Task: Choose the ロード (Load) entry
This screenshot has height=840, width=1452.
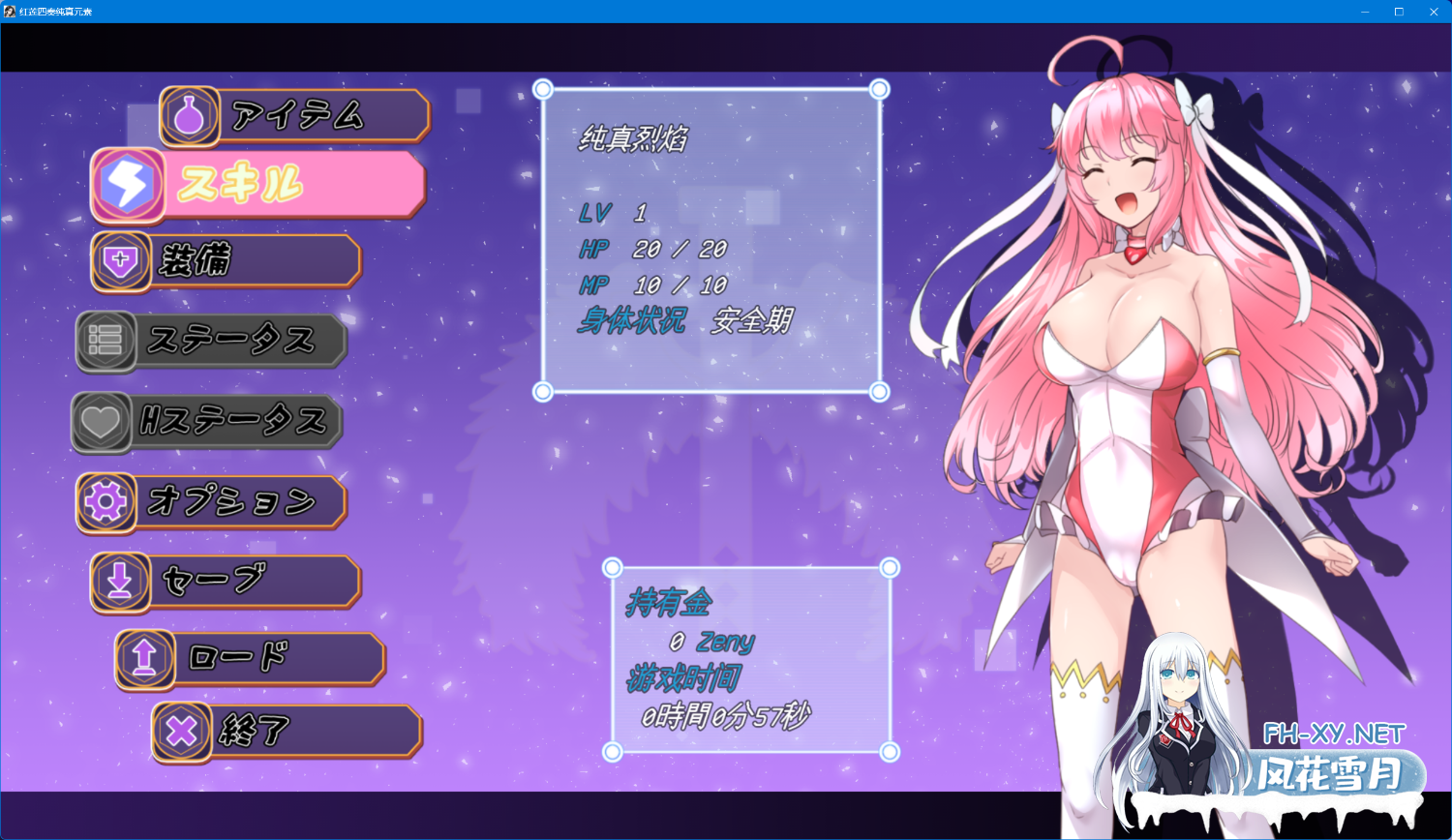Action: click(252, 658)
